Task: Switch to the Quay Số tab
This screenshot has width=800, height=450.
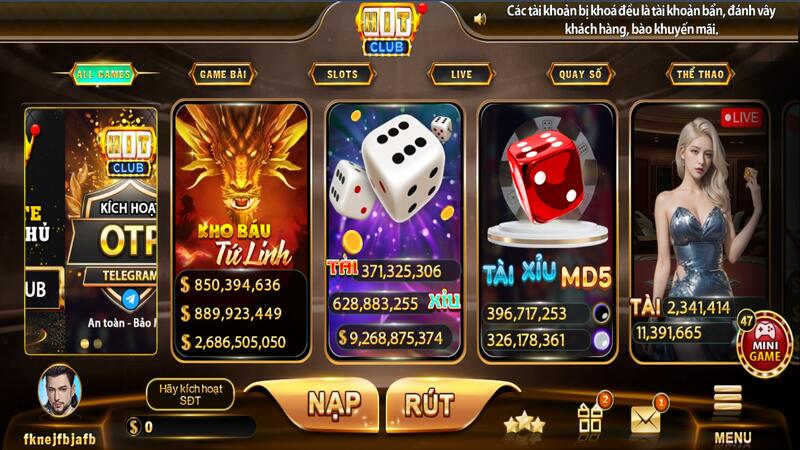Action: coord(580,74)
